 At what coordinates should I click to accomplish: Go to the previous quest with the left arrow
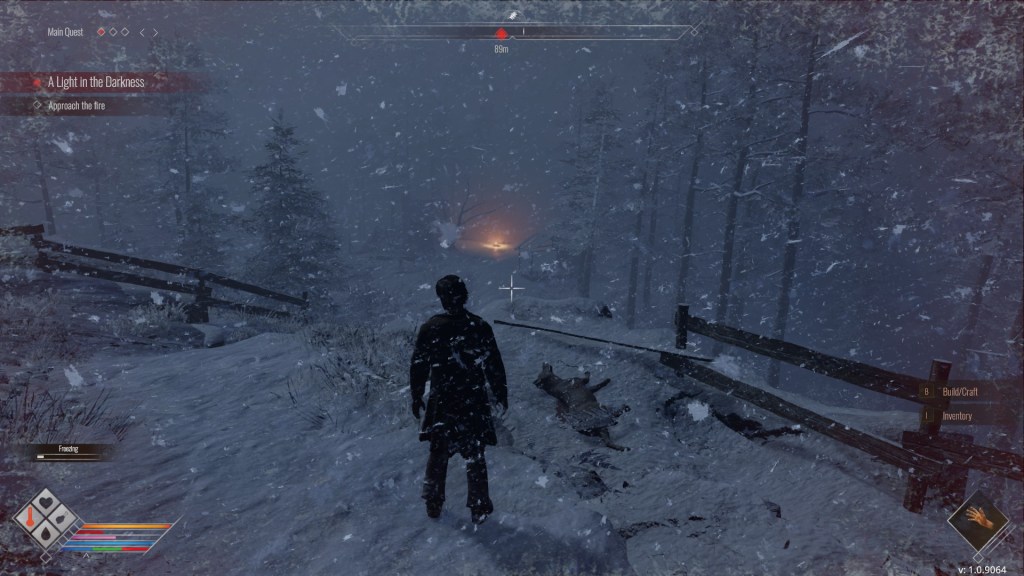click(142, 32)
